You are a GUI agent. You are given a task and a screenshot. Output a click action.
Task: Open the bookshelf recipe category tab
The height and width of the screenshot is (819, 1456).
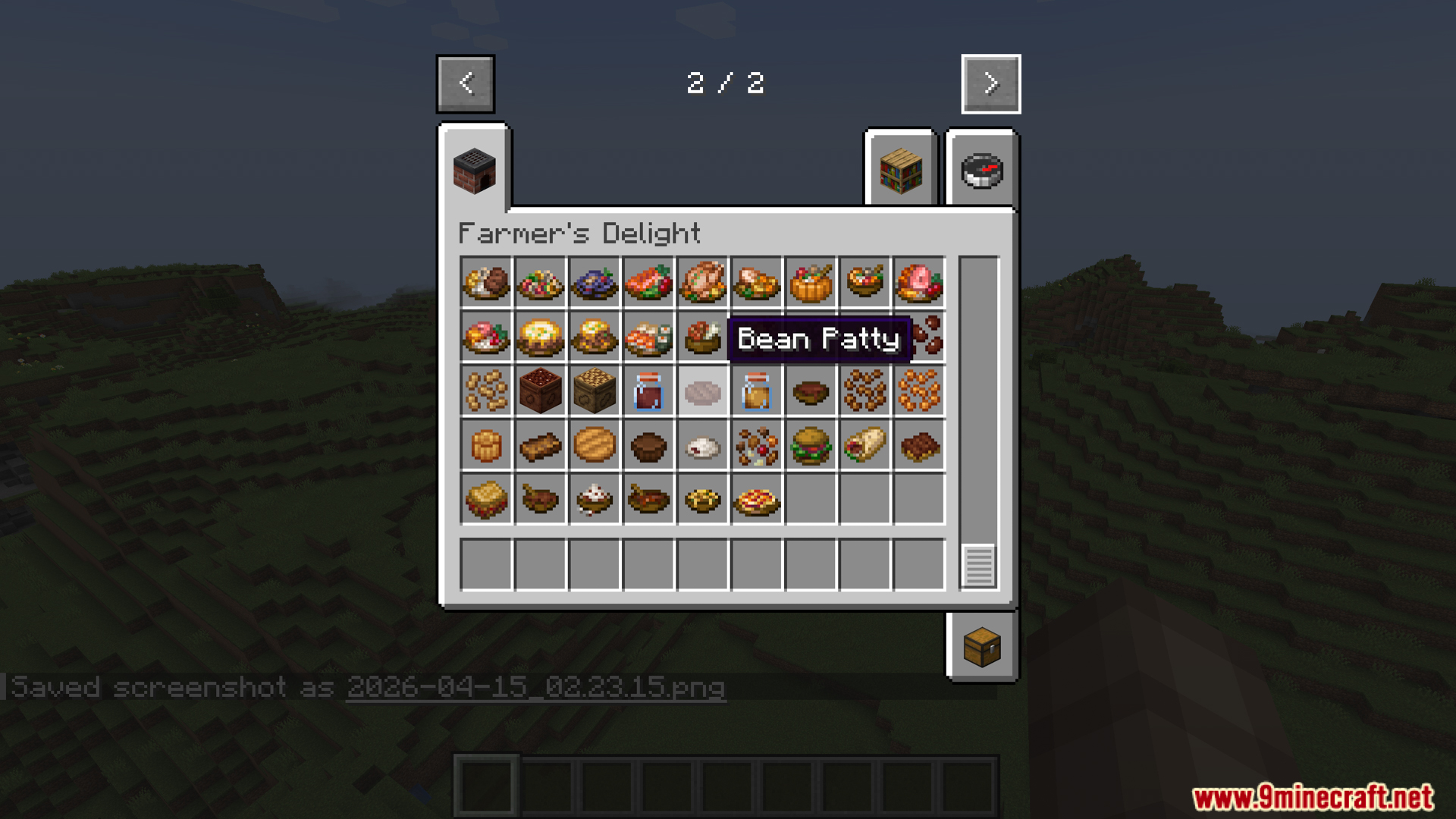(901, 170)
